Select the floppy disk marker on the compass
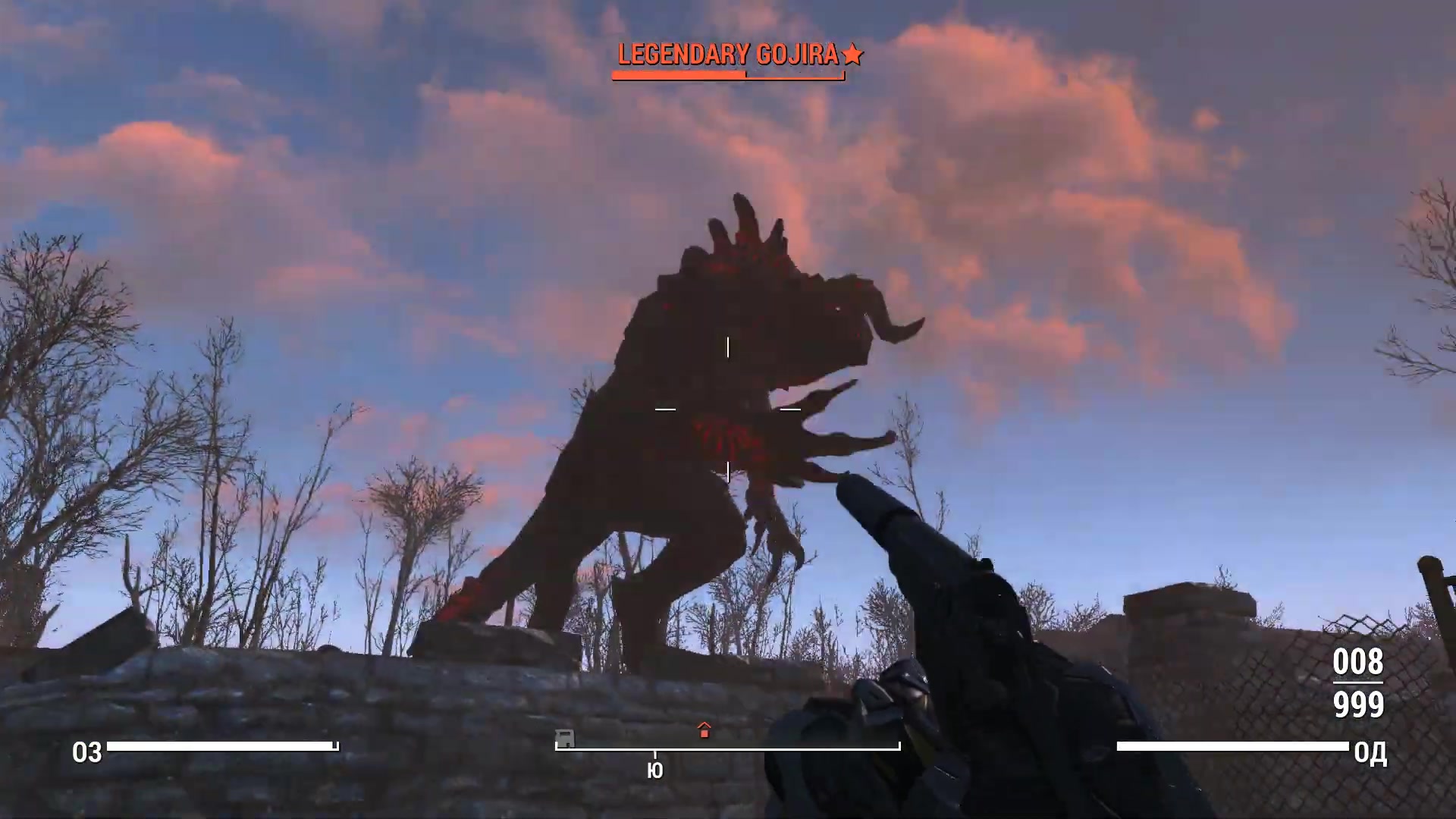1456x819 pixels. coord(564,737)
